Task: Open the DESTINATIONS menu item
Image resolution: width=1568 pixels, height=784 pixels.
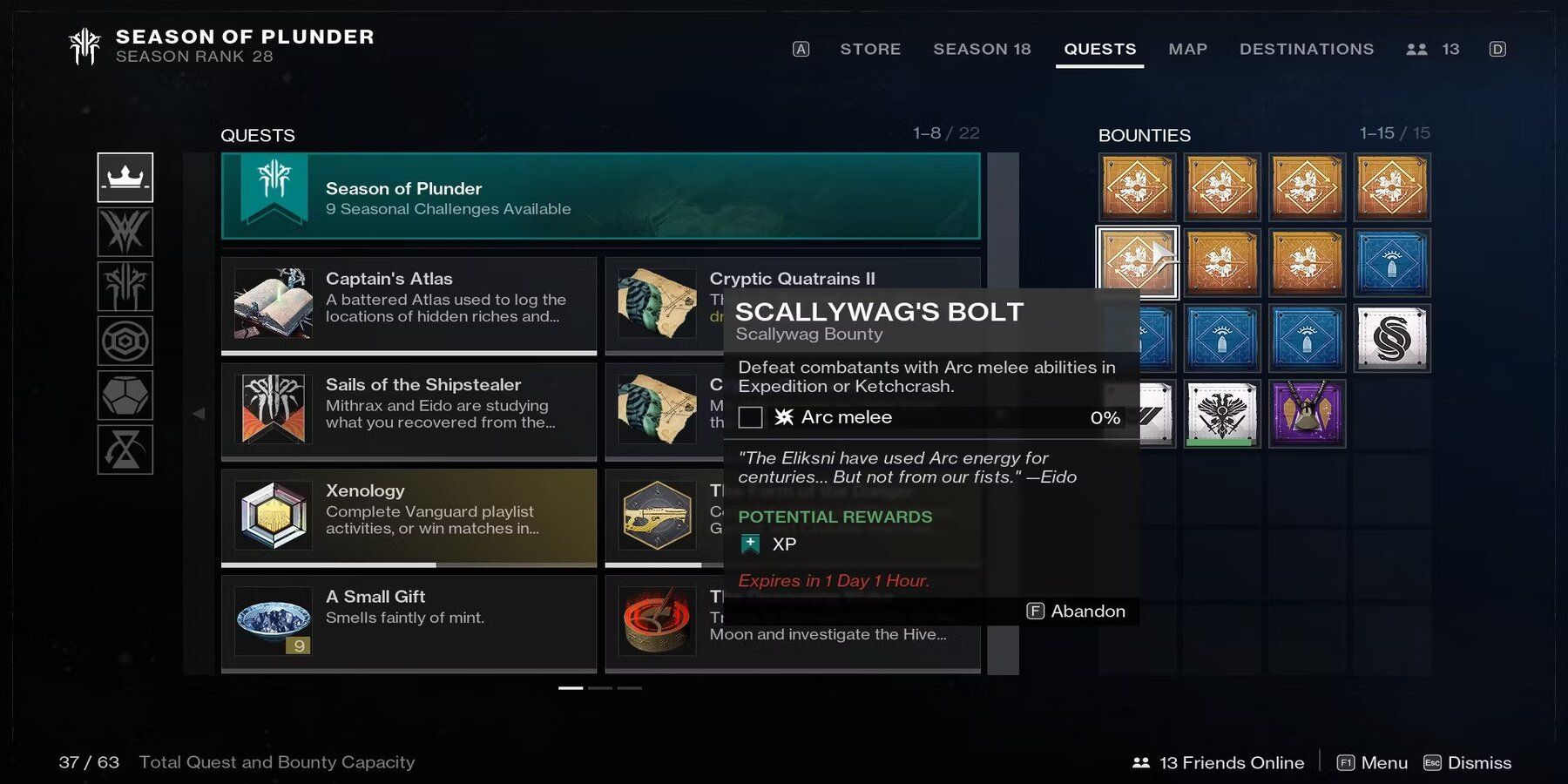Action: click(x=1307, y=49)
